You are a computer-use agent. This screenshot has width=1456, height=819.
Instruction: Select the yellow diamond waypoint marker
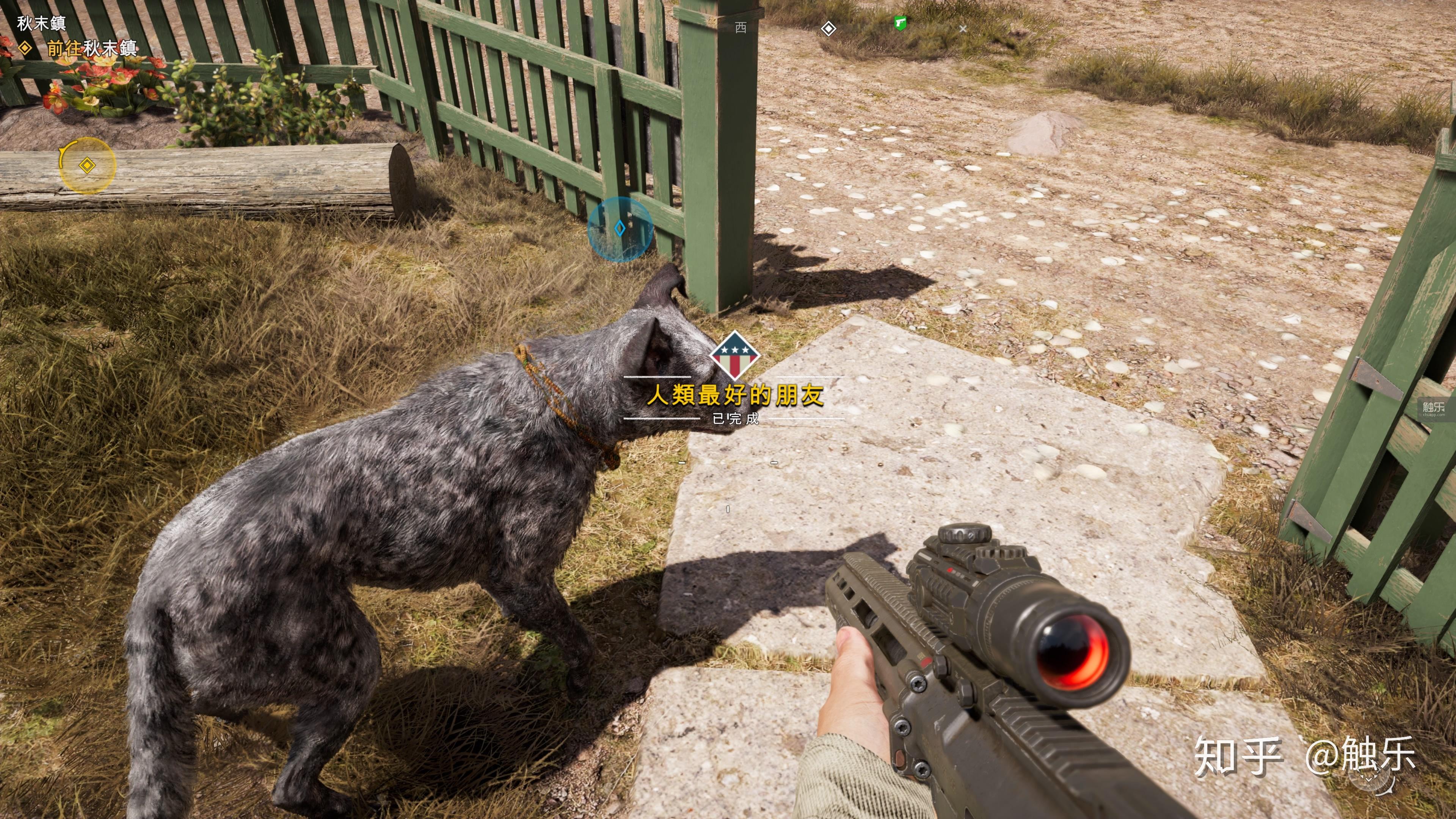[x=86, y=166]
